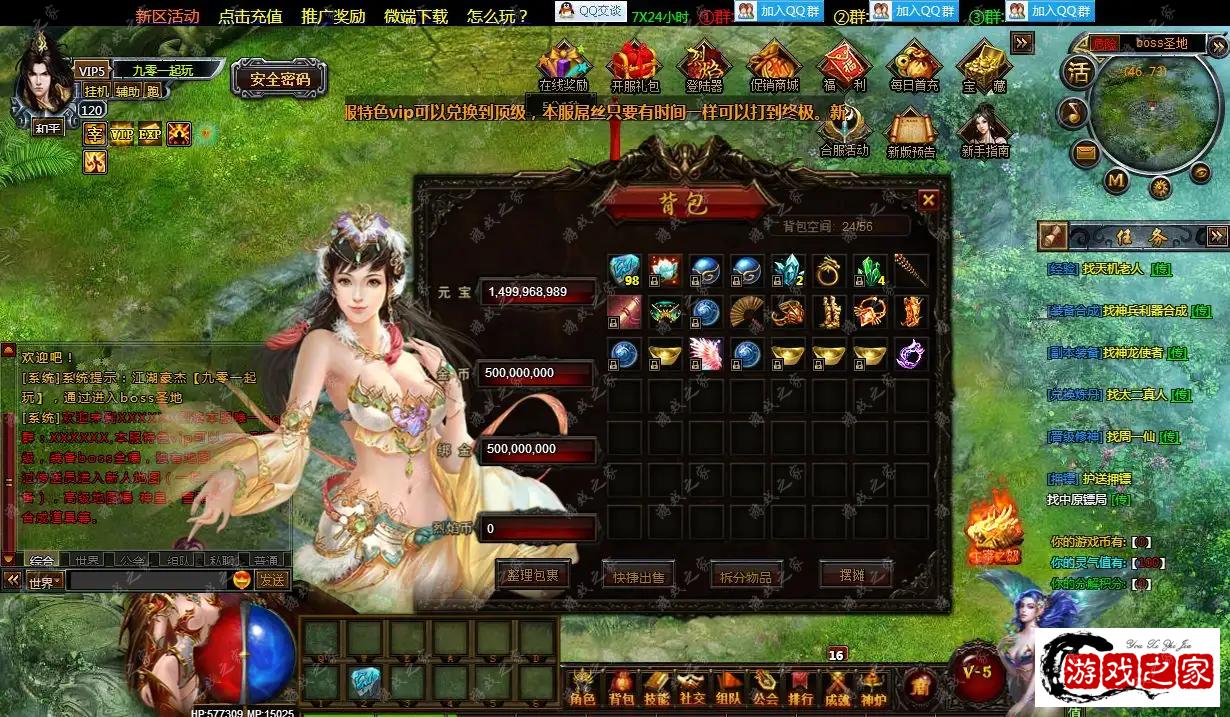Open the 公会 guild menu icon
This screenshot has width=1230, height=717.
[765, 689]
